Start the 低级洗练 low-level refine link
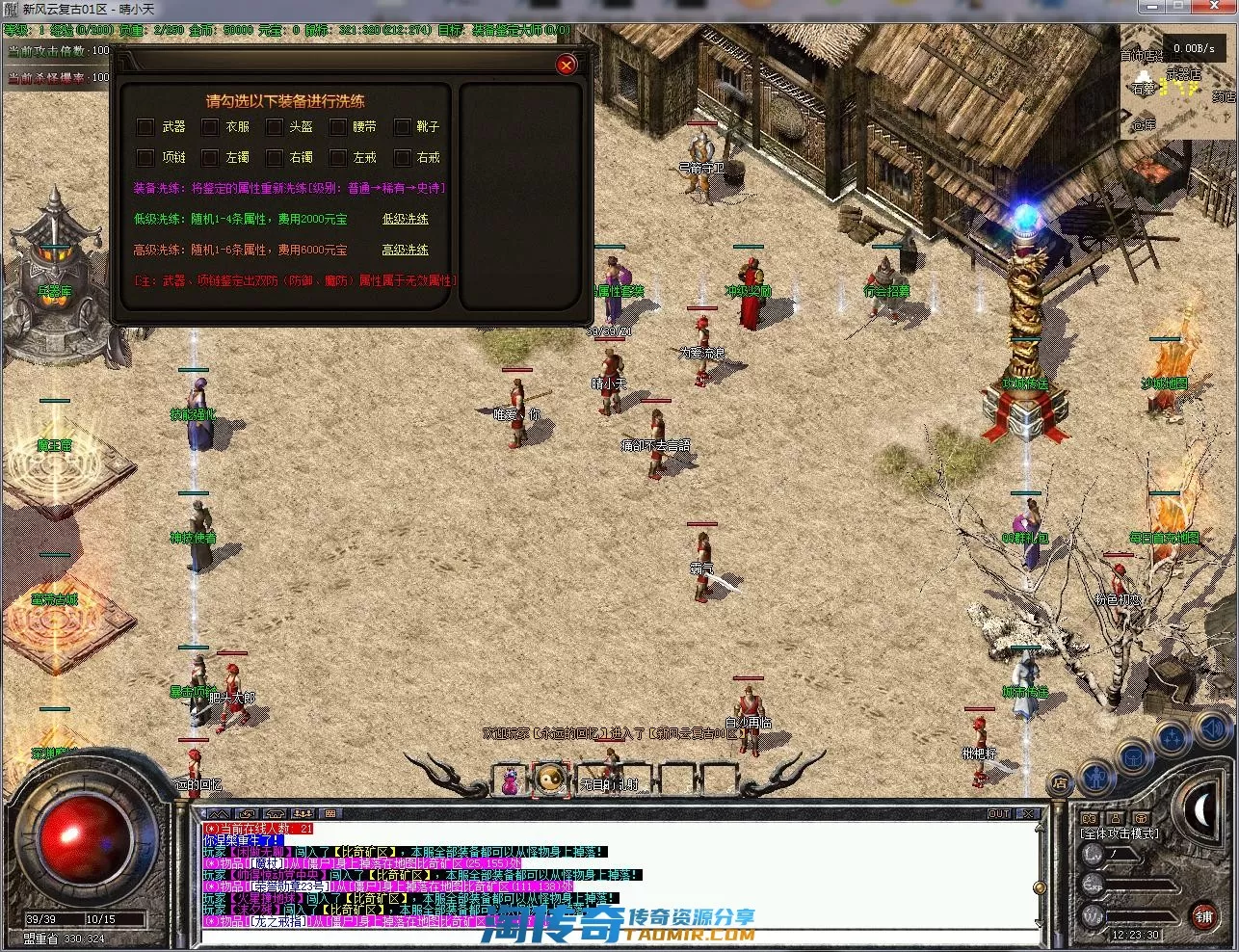1239x952 pixels. [x=406, y=219]
